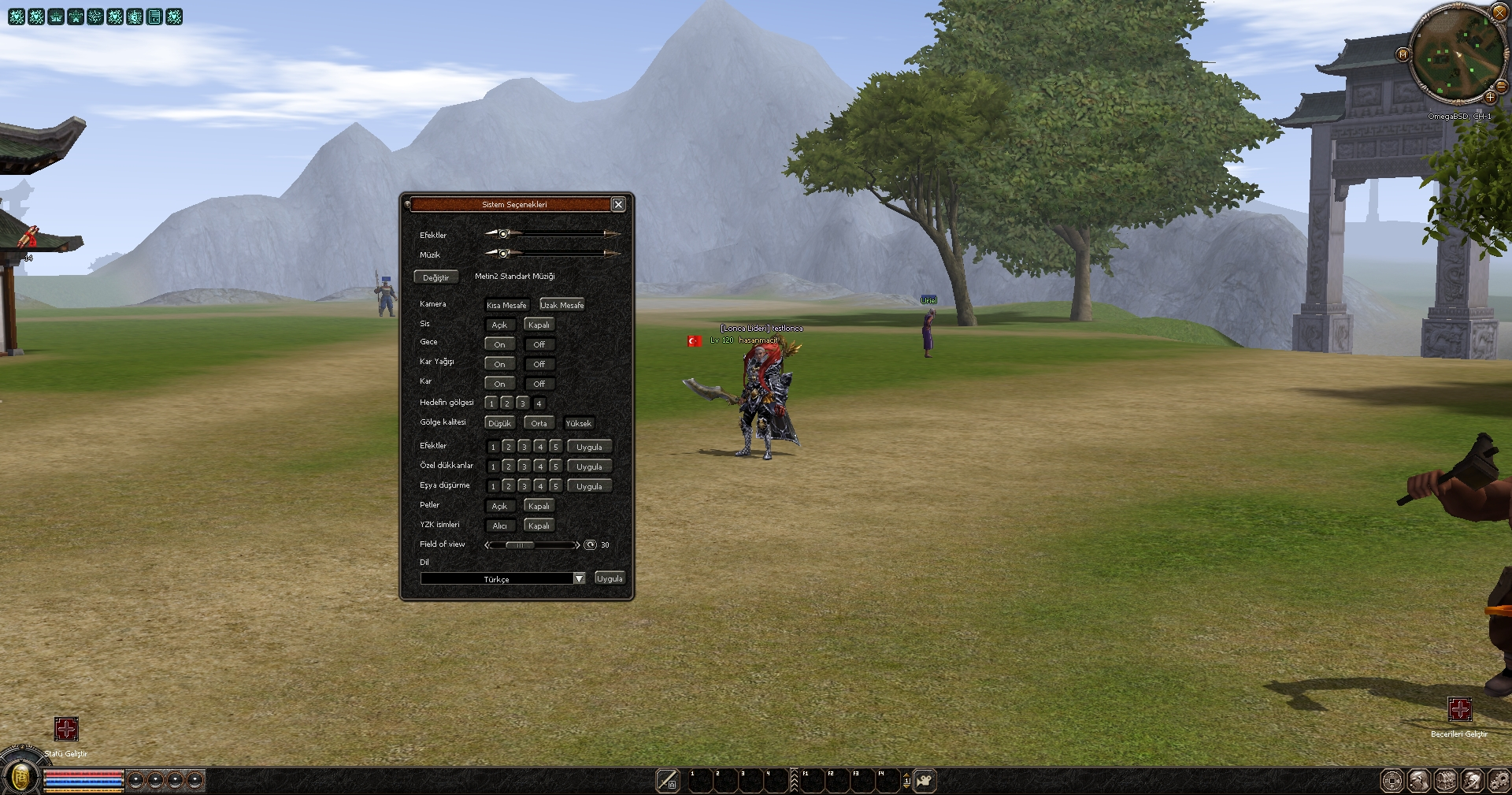Turn Kar Yağışı setting On
The image size is (1512, 795).
tap(499, 364)
